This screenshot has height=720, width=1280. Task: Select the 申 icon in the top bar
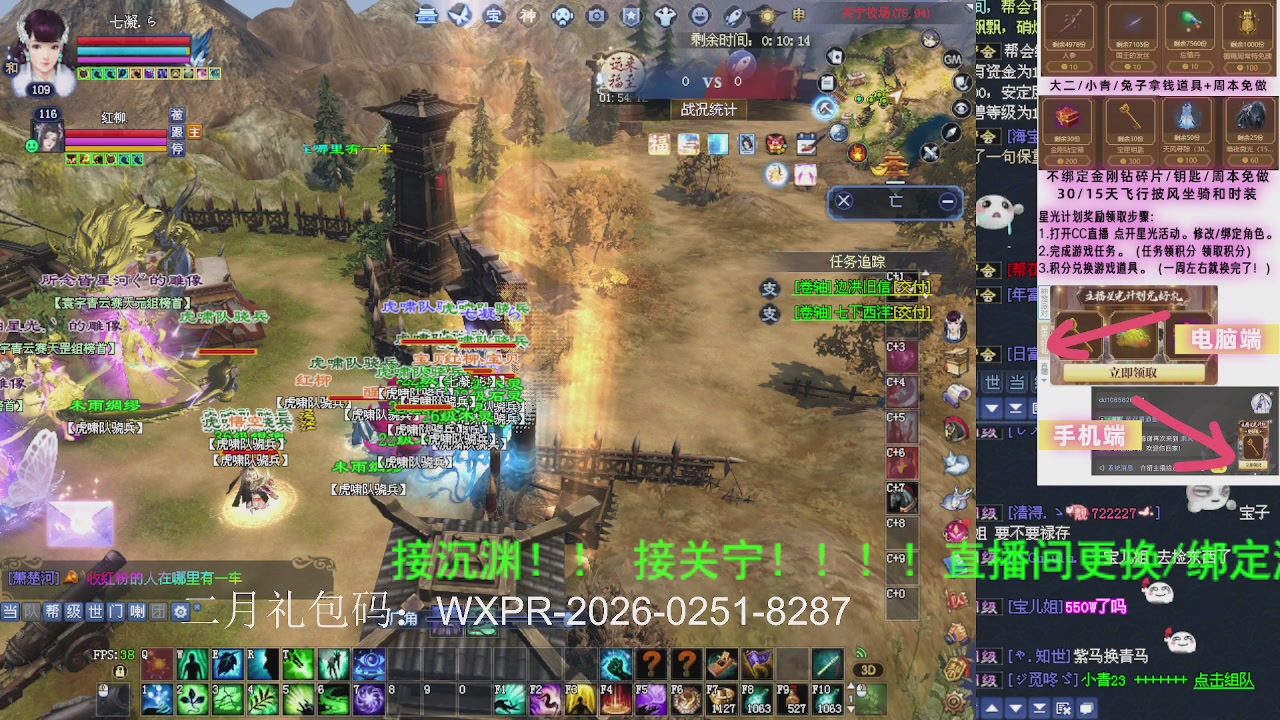click(796, 16)
